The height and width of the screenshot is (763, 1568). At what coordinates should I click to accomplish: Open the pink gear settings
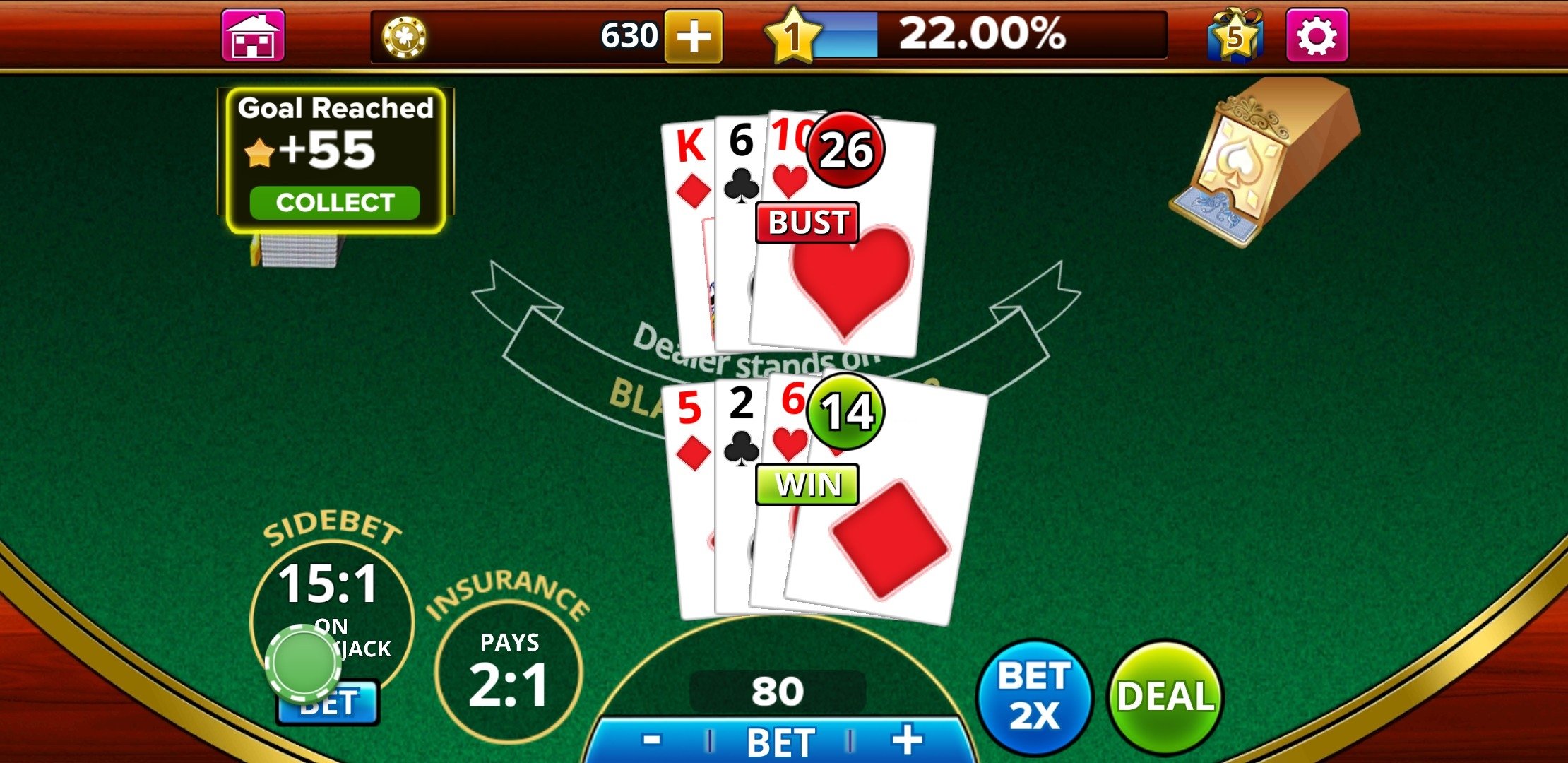coord(1317,35)
